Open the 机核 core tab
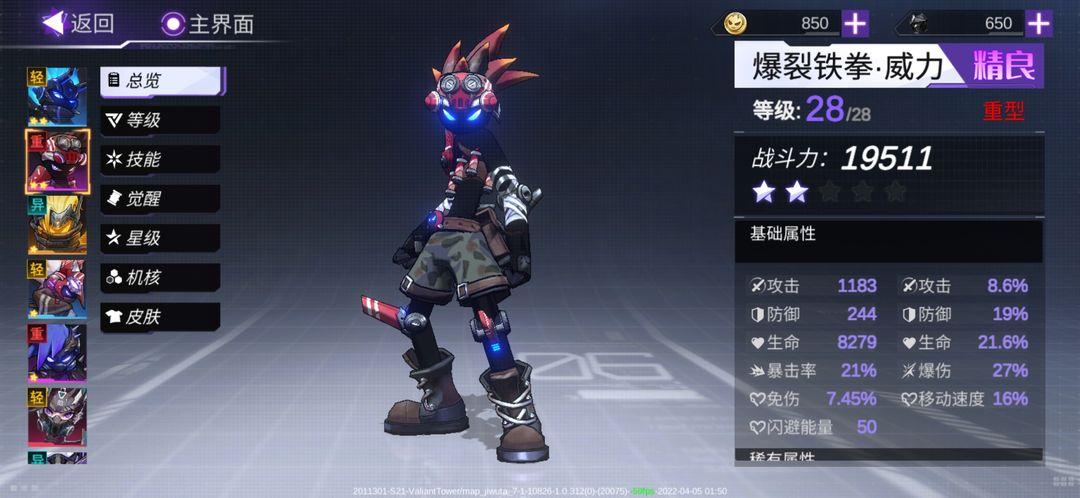 point(160,278)
